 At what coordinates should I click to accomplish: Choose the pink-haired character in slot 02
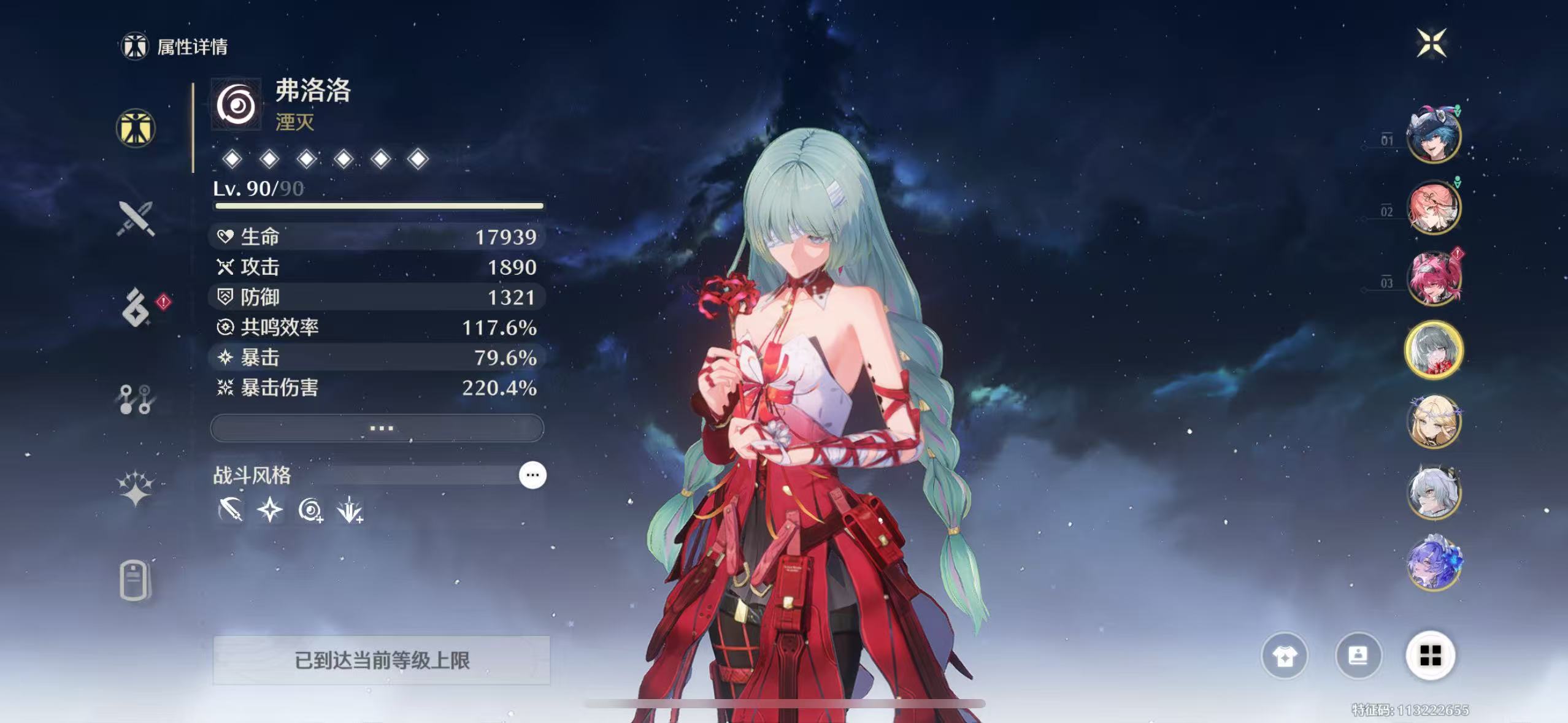pos(1434,207)
